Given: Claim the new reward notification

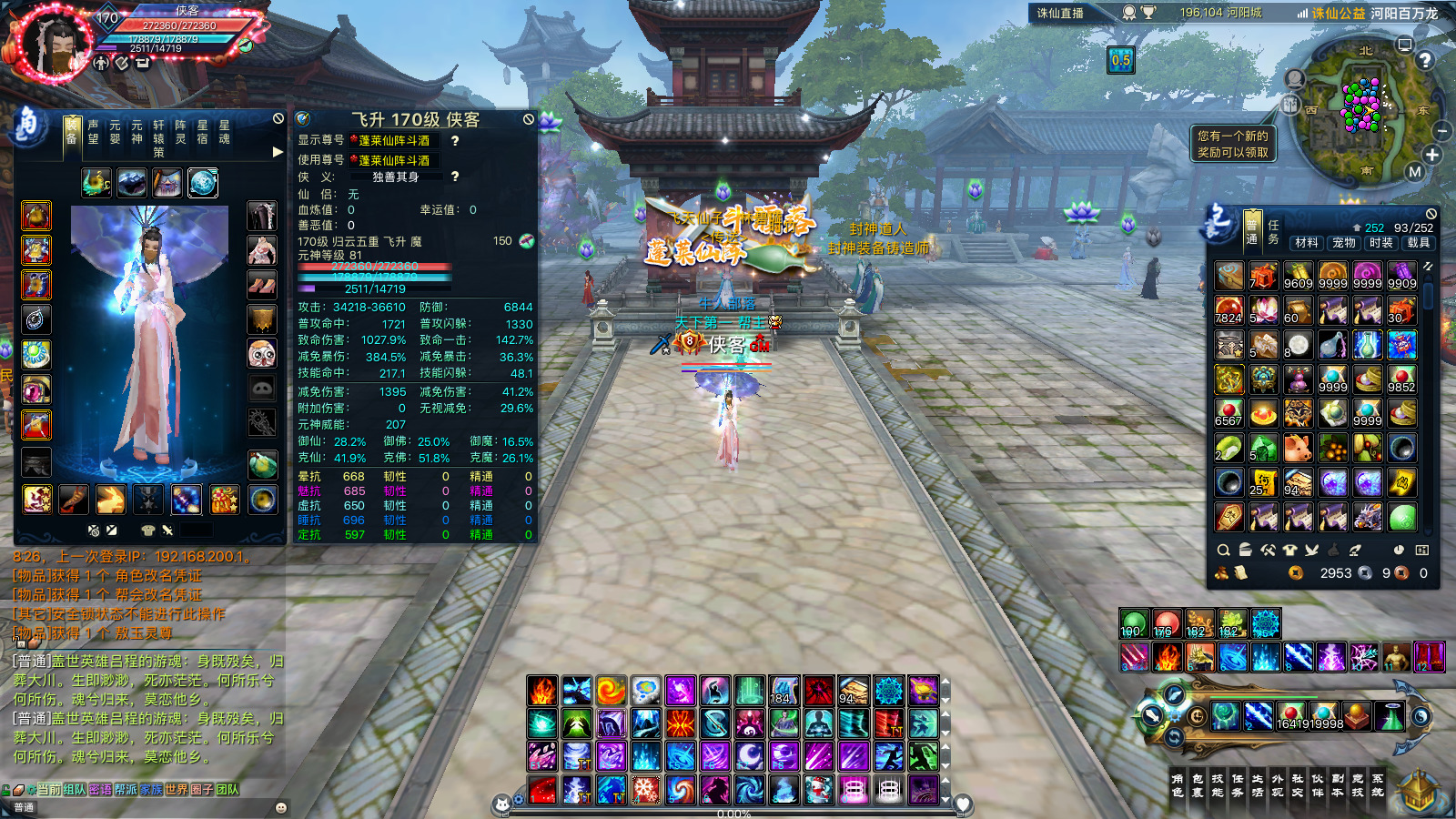Looking at the screenshot, I should [x=1232, y=144].
